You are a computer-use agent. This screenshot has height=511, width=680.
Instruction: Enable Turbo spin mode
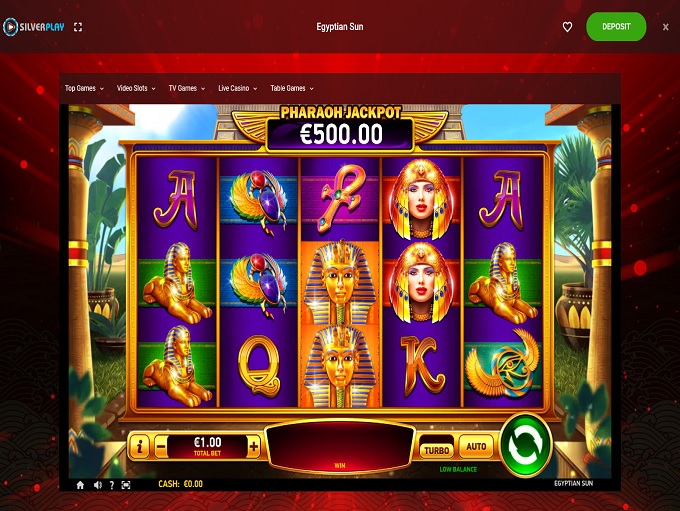(x=436, y=451)
